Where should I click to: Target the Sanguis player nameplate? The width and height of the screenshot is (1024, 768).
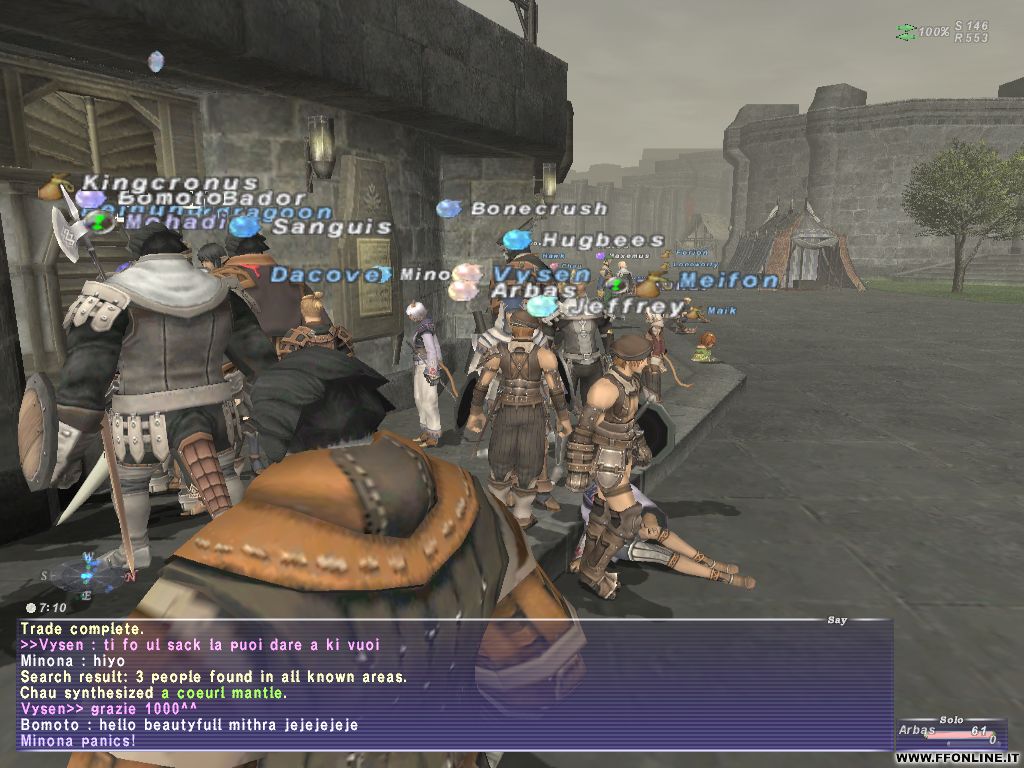331,227
